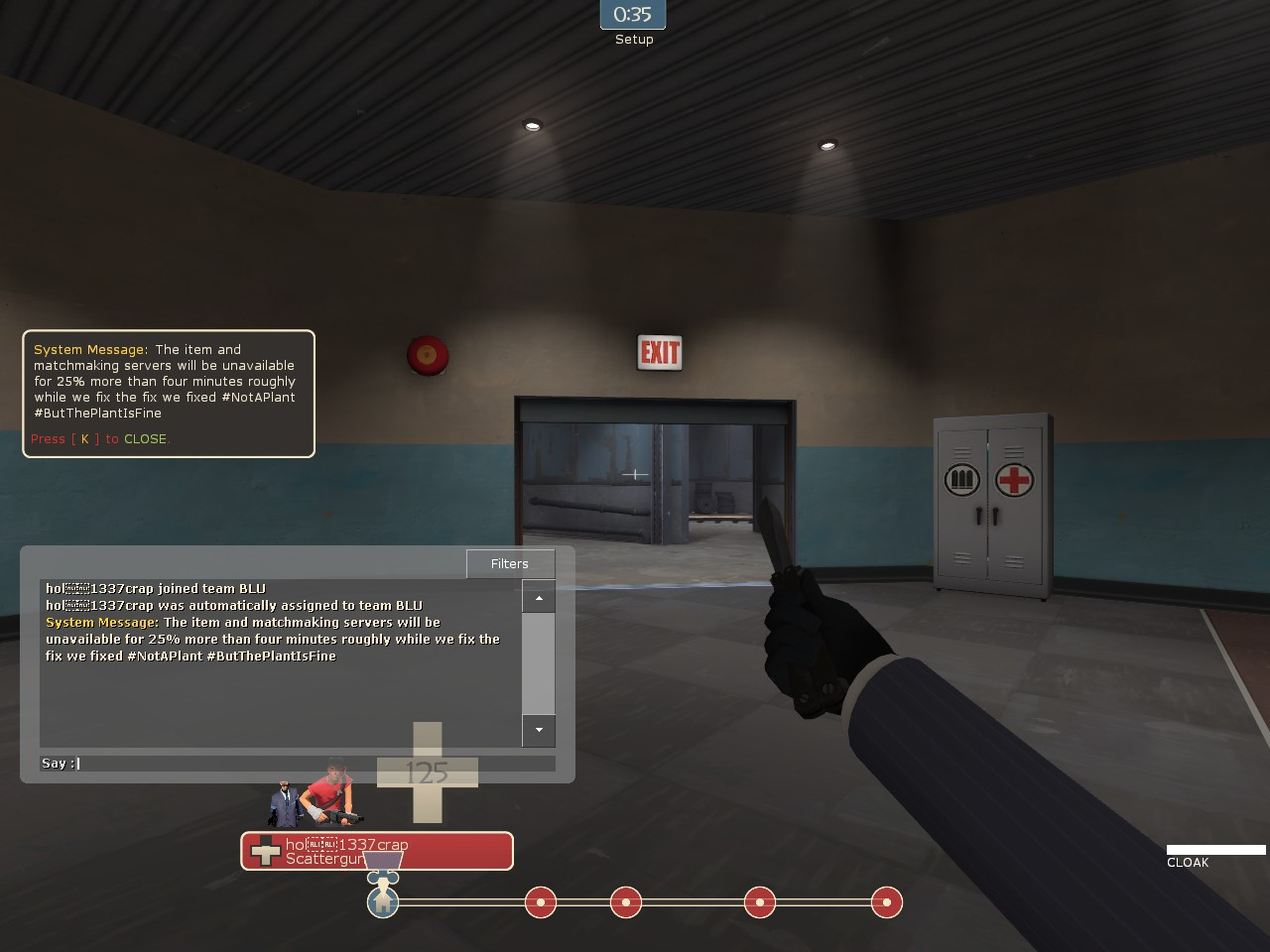Click the Scattergun kill feed banner

pos(376,851)
